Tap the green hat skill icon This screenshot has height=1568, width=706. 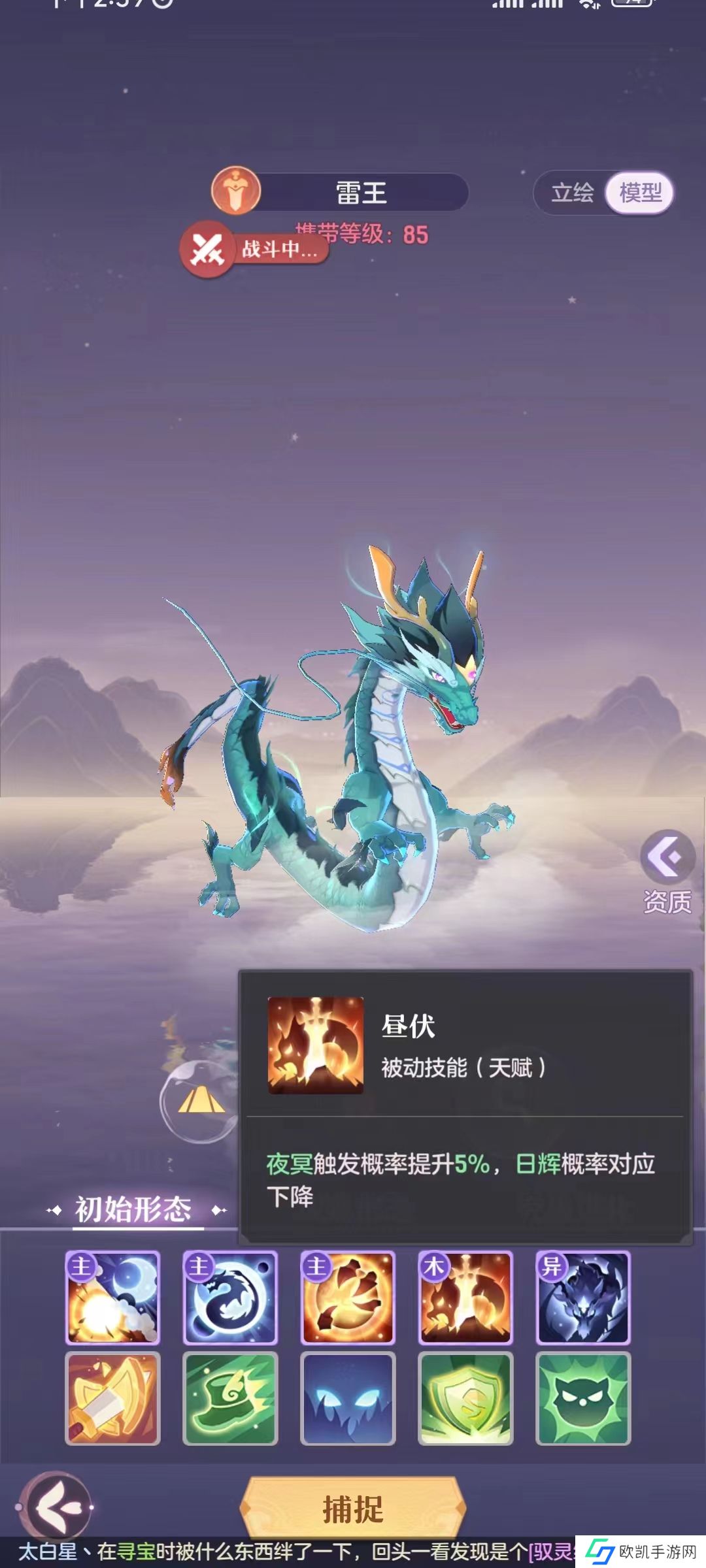pos(230,1398)
